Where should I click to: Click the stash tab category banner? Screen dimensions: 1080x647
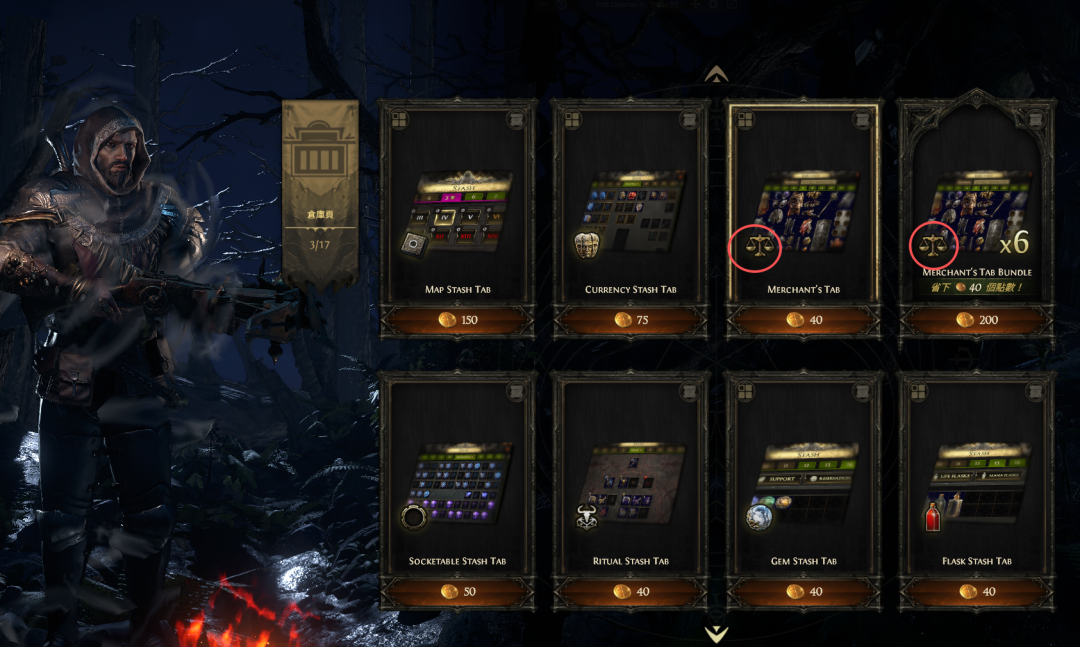pos(320,190)
